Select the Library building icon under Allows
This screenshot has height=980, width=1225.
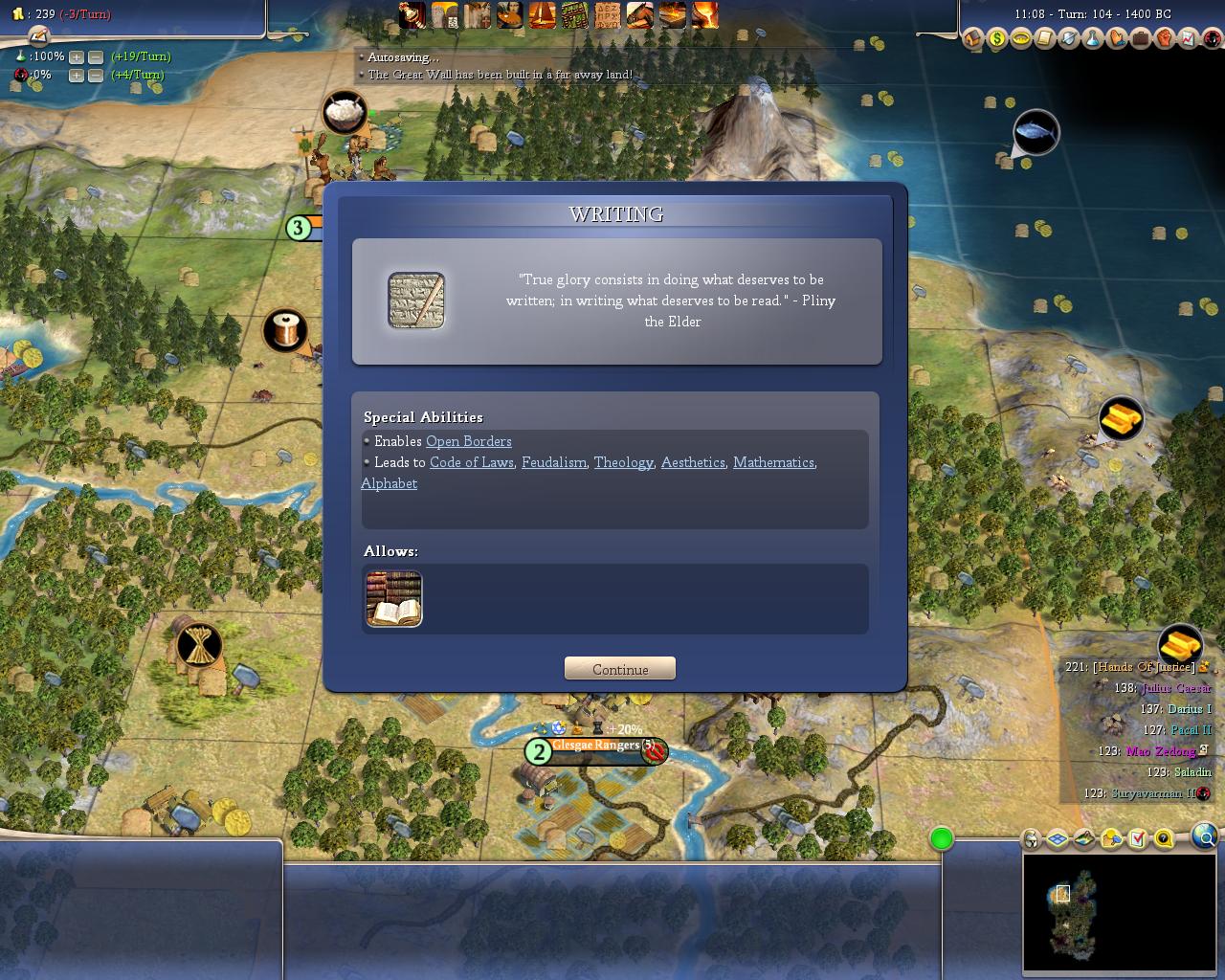pos(393,599)
